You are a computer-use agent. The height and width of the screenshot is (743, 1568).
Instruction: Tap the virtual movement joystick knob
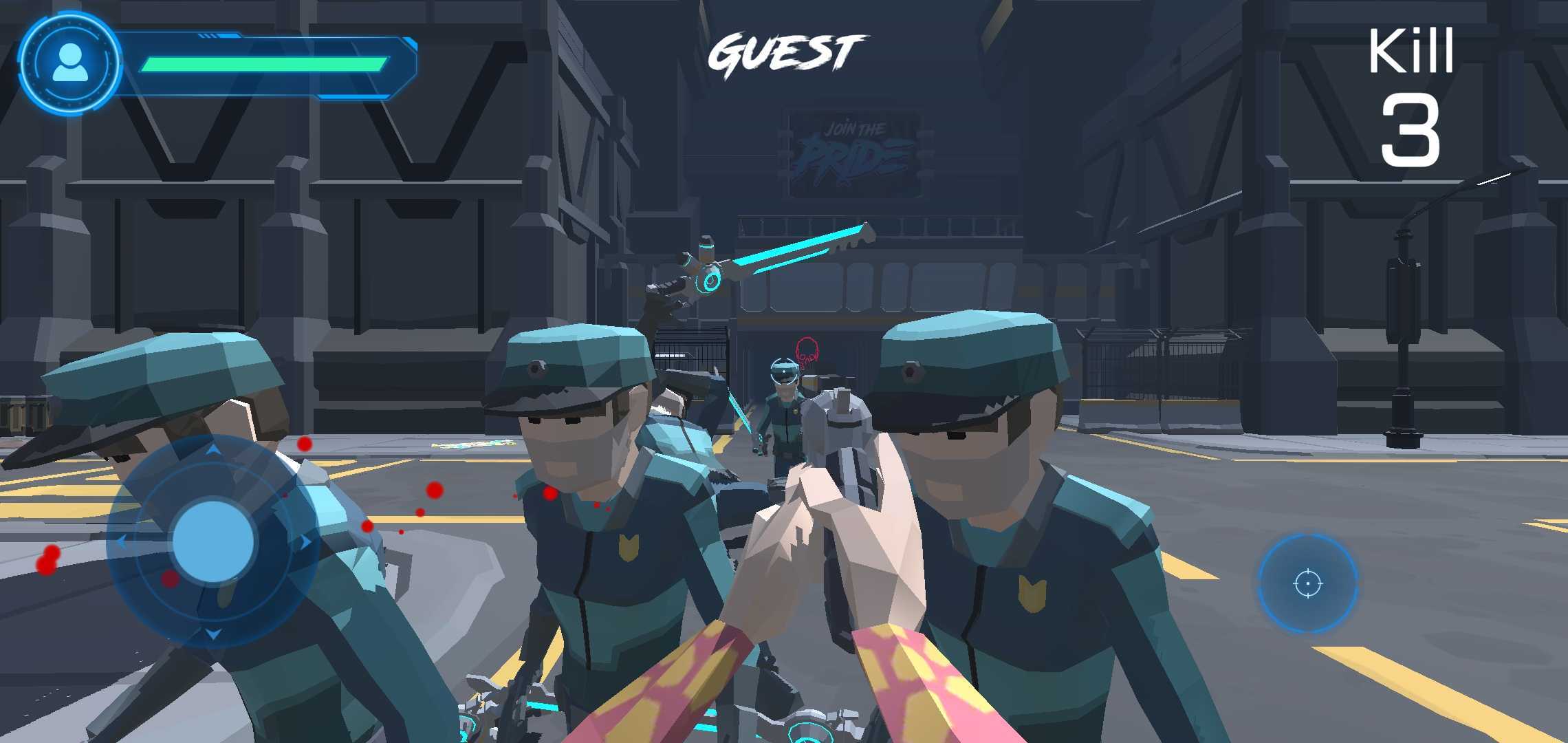pos(213,541)
